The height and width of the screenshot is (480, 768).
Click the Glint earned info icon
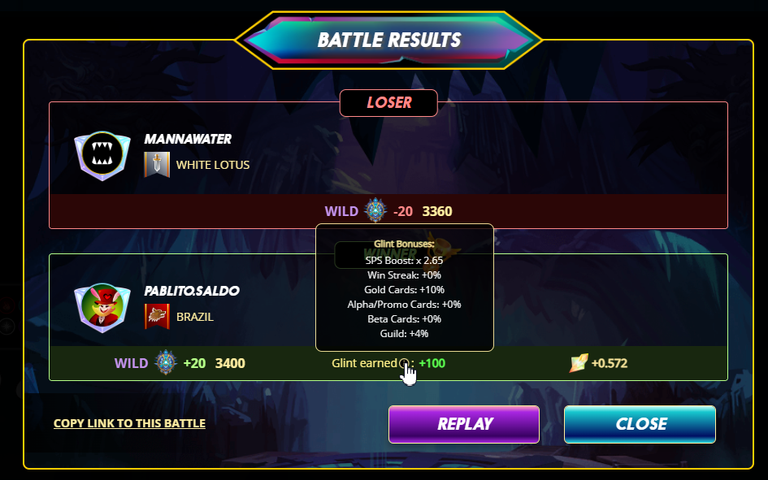[x=404, y=364]
